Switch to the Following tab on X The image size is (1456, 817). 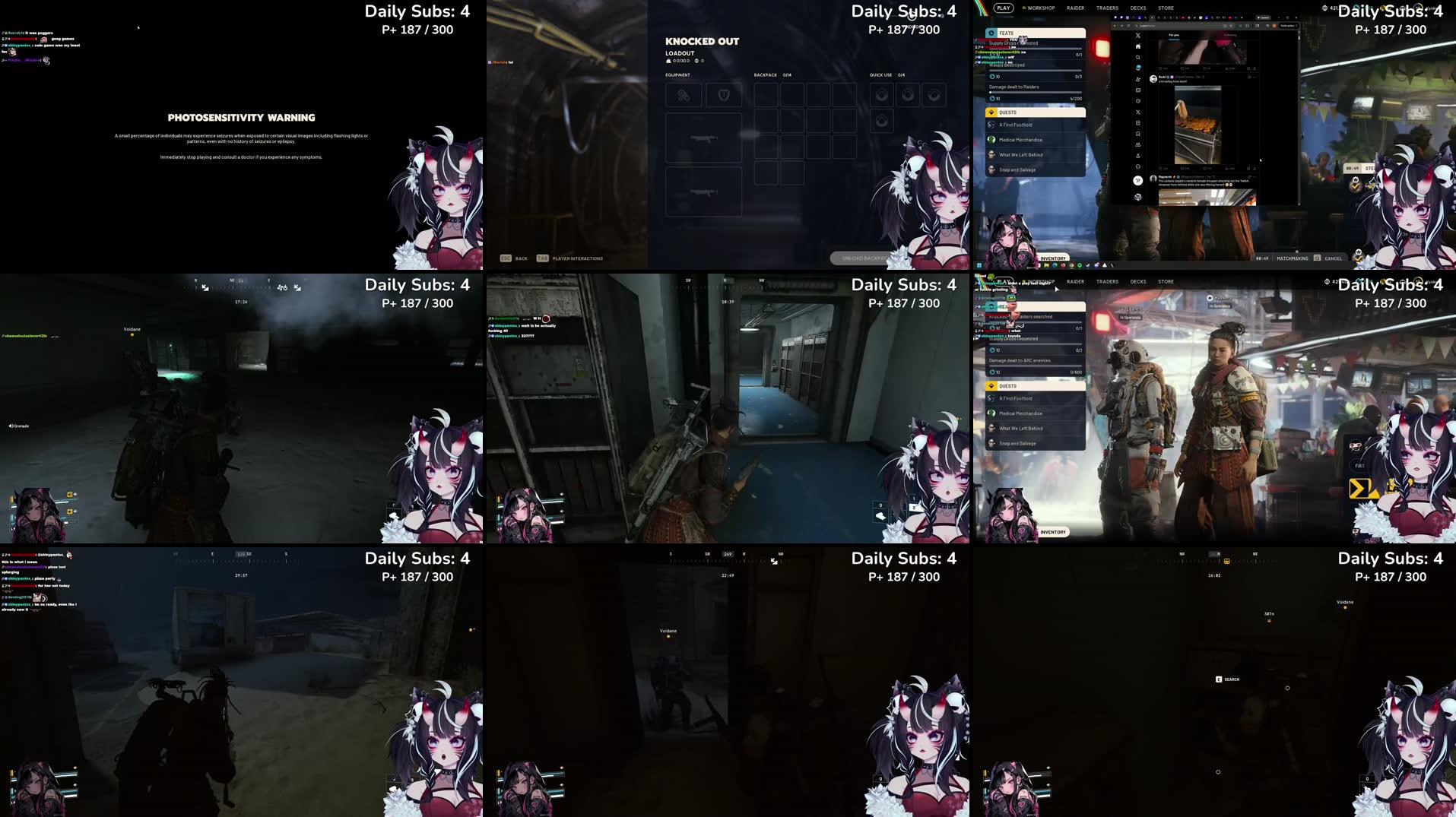(1230, 35)
